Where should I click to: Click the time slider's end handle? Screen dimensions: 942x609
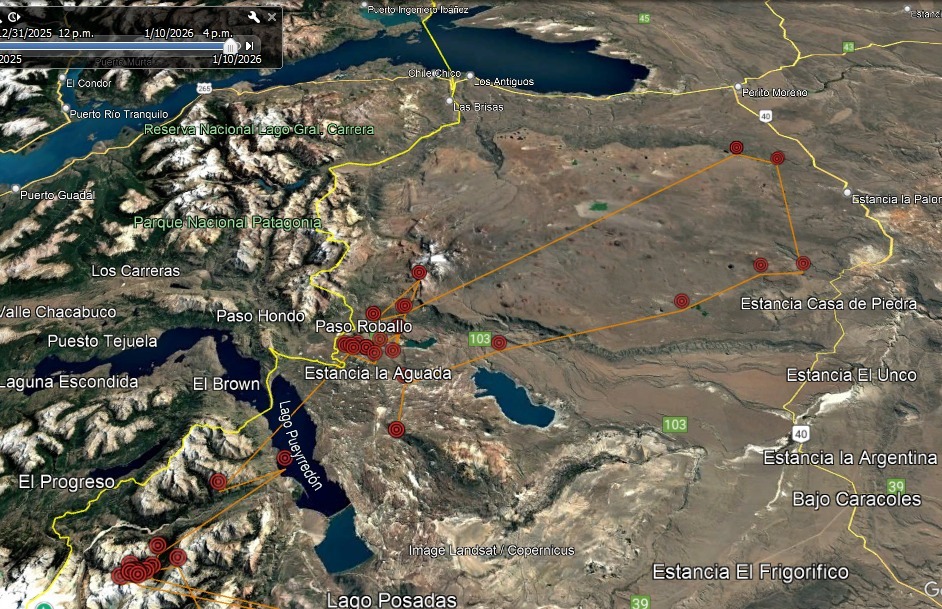pos(231,46)
